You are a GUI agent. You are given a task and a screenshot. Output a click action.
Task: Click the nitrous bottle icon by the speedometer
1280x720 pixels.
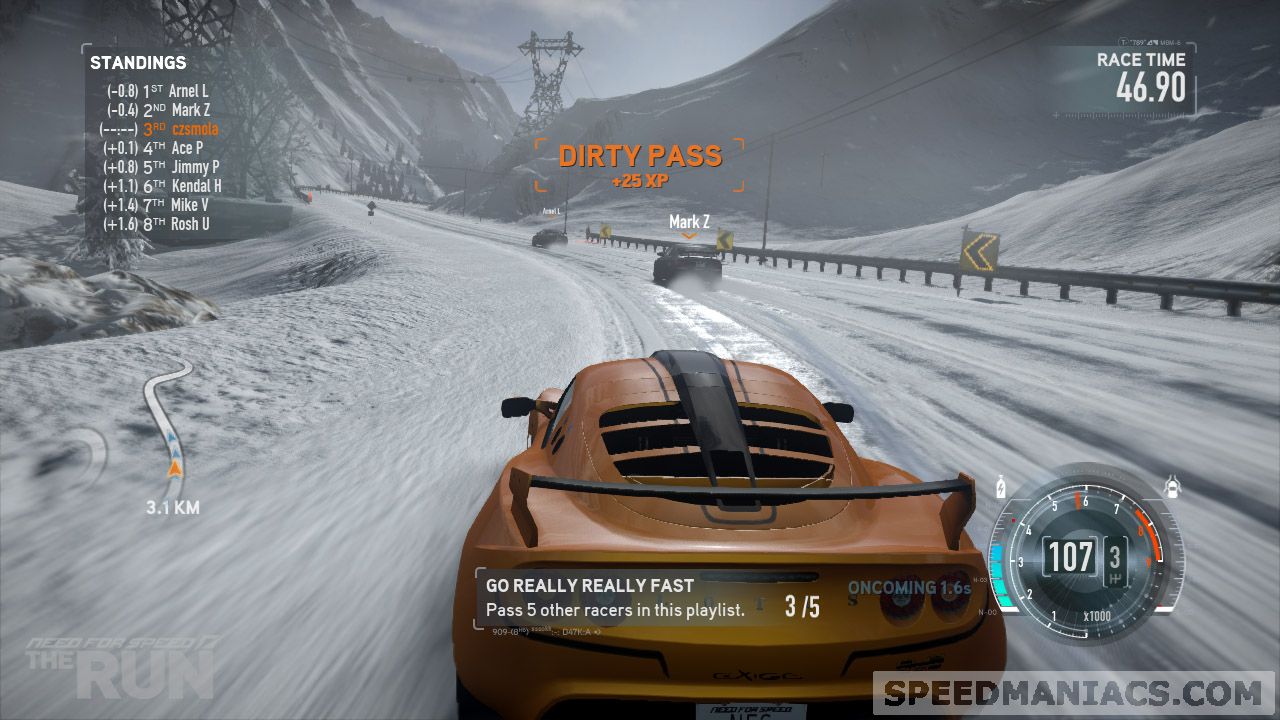(x=1003, y=488)
